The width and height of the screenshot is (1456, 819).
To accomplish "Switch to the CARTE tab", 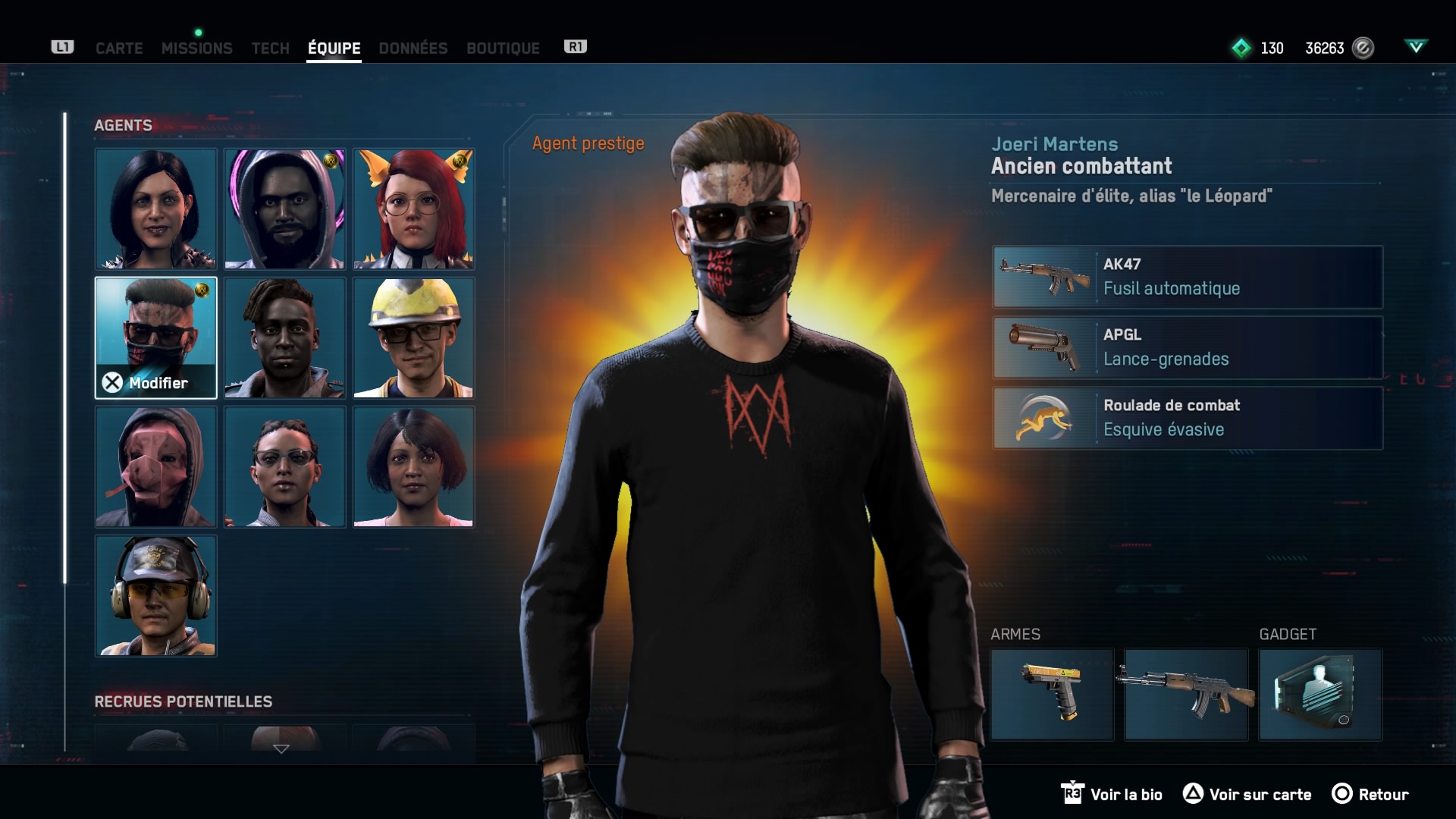I will [119, 48].
